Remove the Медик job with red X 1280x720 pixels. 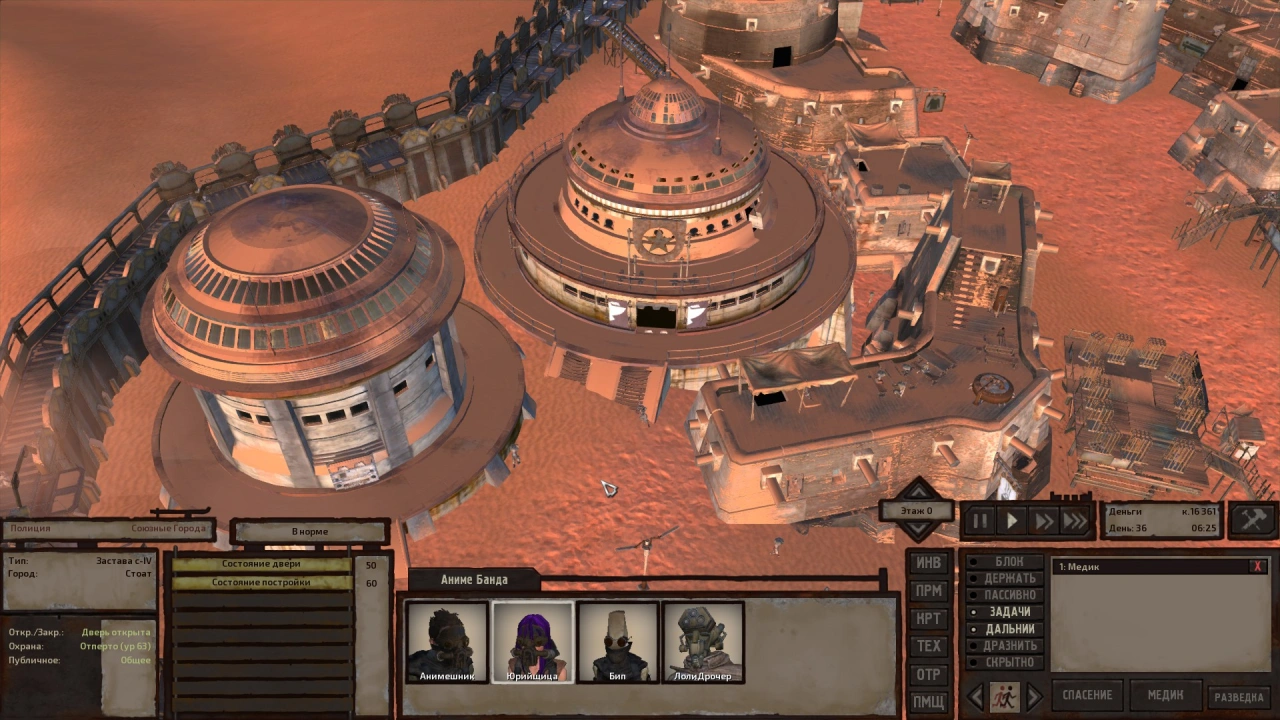[x=1257, y=567]
